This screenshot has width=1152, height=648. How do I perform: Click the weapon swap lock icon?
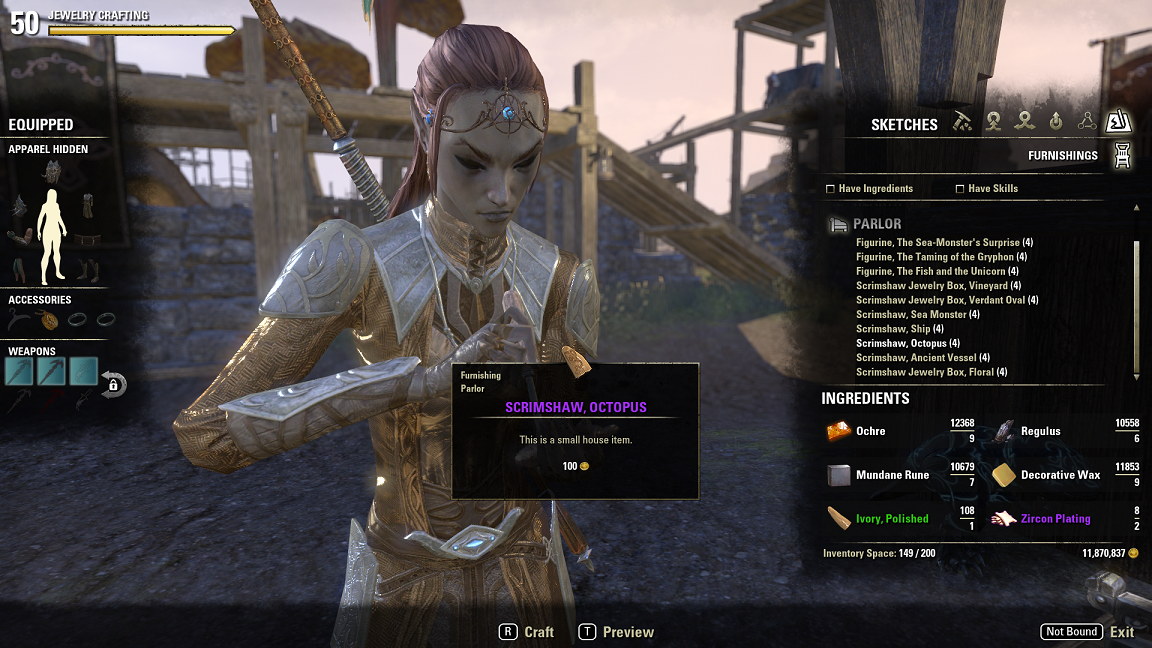tap(113, 384)
